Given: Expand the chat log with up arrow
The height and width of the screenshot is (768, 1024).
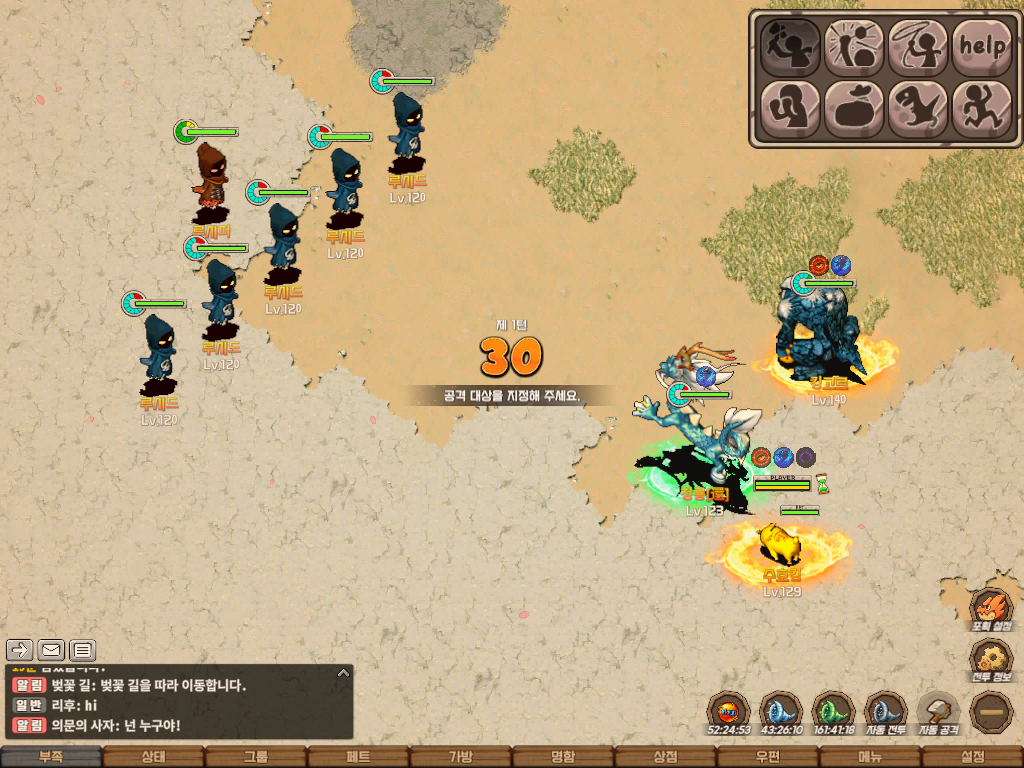Looking at the screenshot, I should tap(343, 673).
